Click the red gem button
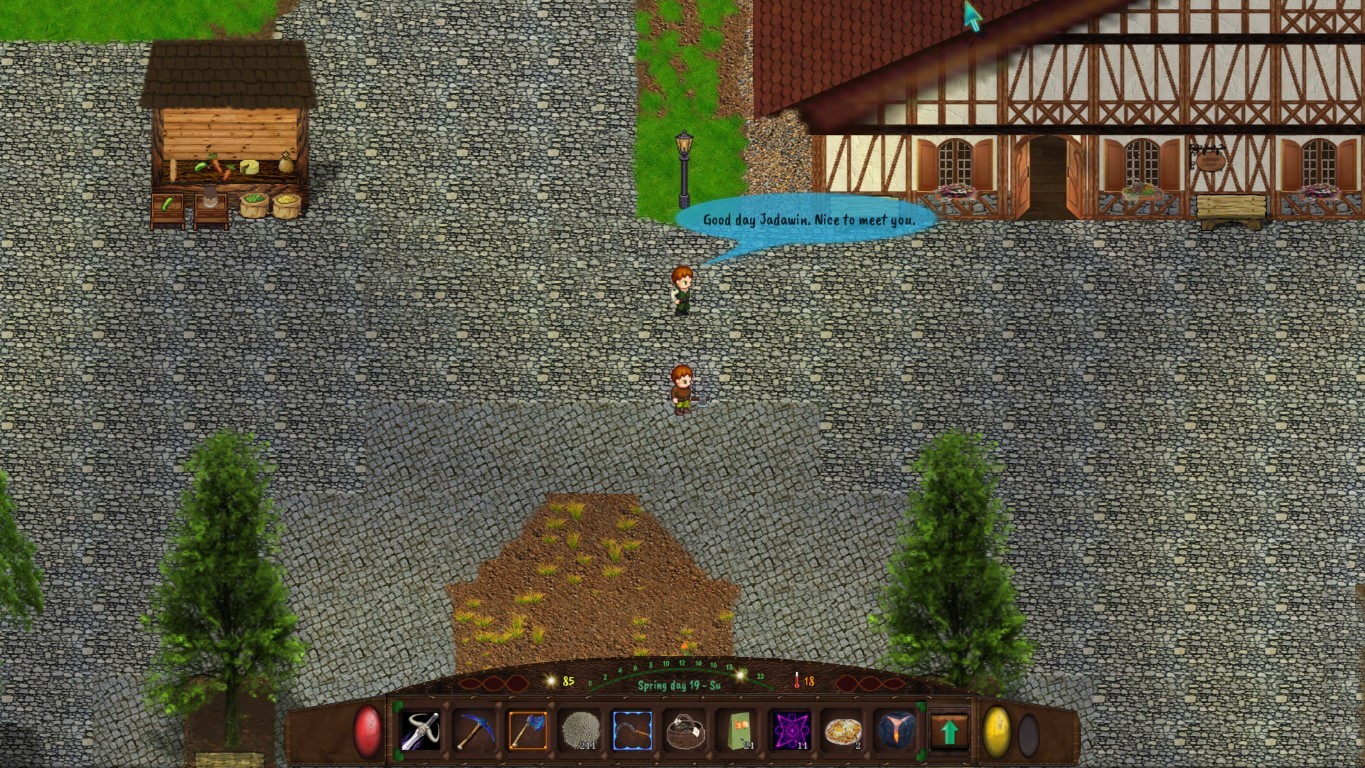 [368, 731]
